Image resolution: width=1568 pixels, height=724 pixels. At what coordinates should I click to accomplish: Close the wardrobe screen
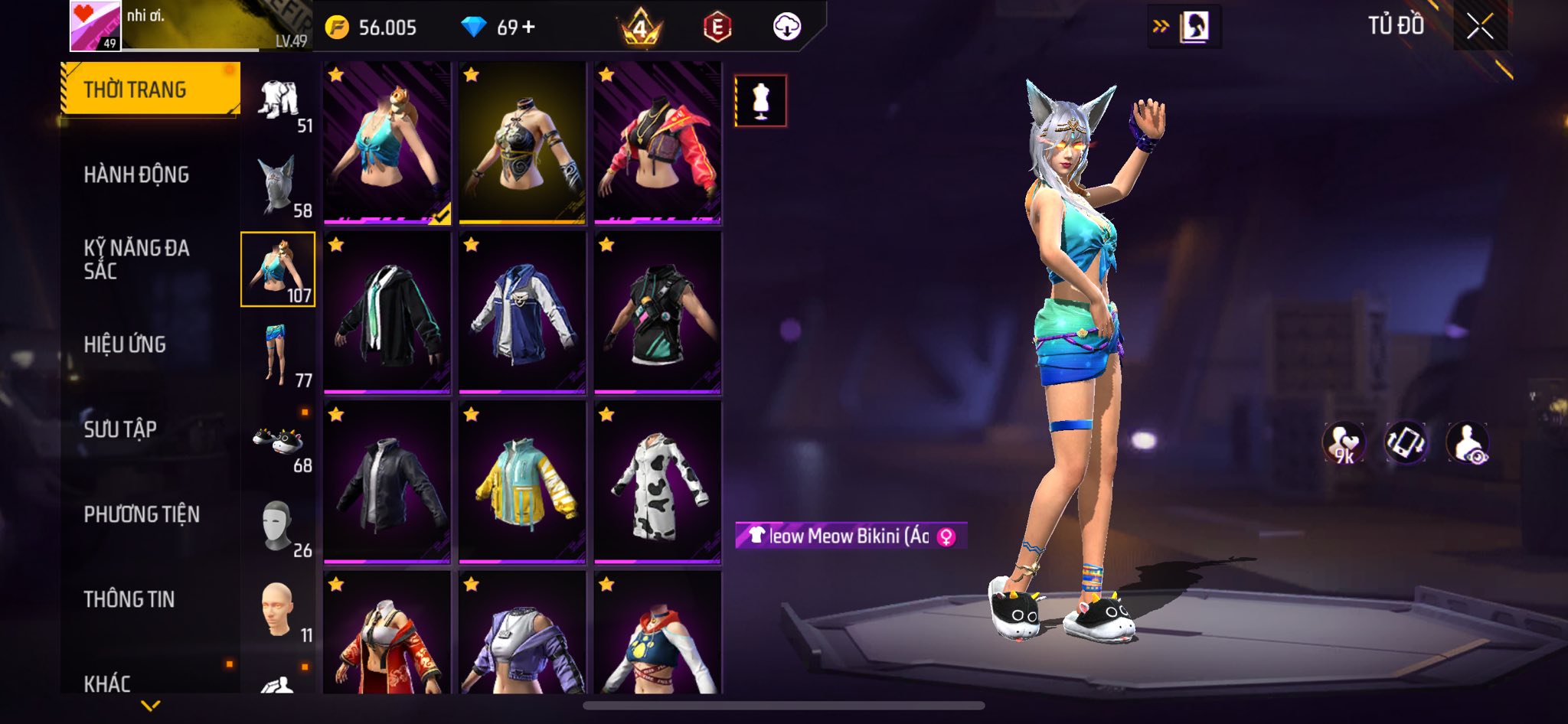coord(1479,27)
